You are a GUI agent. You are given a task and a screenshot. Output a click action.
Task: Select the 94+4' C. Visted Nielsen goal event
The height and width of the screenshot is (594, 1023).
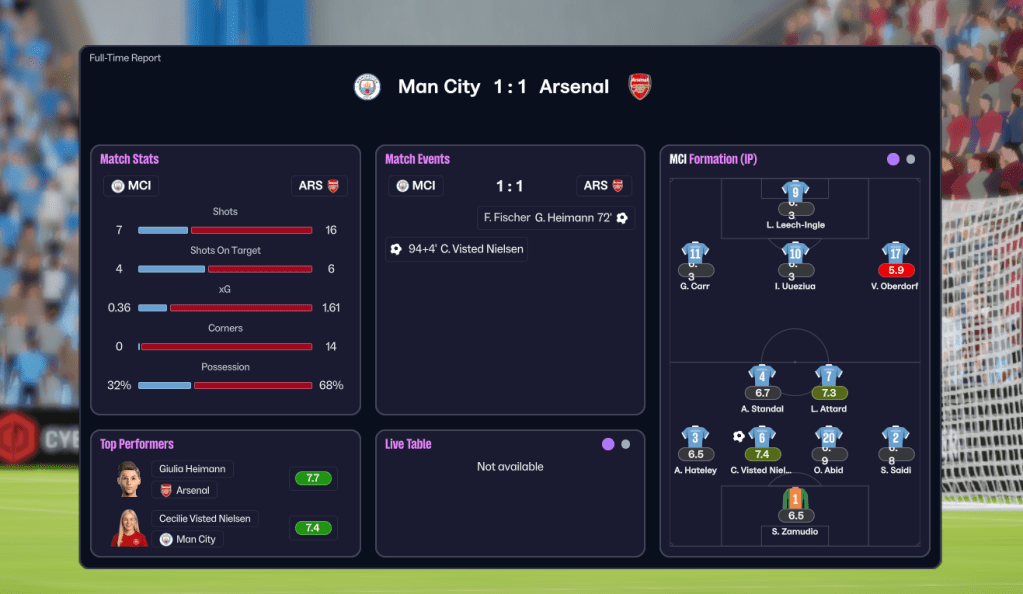(457, 249)
